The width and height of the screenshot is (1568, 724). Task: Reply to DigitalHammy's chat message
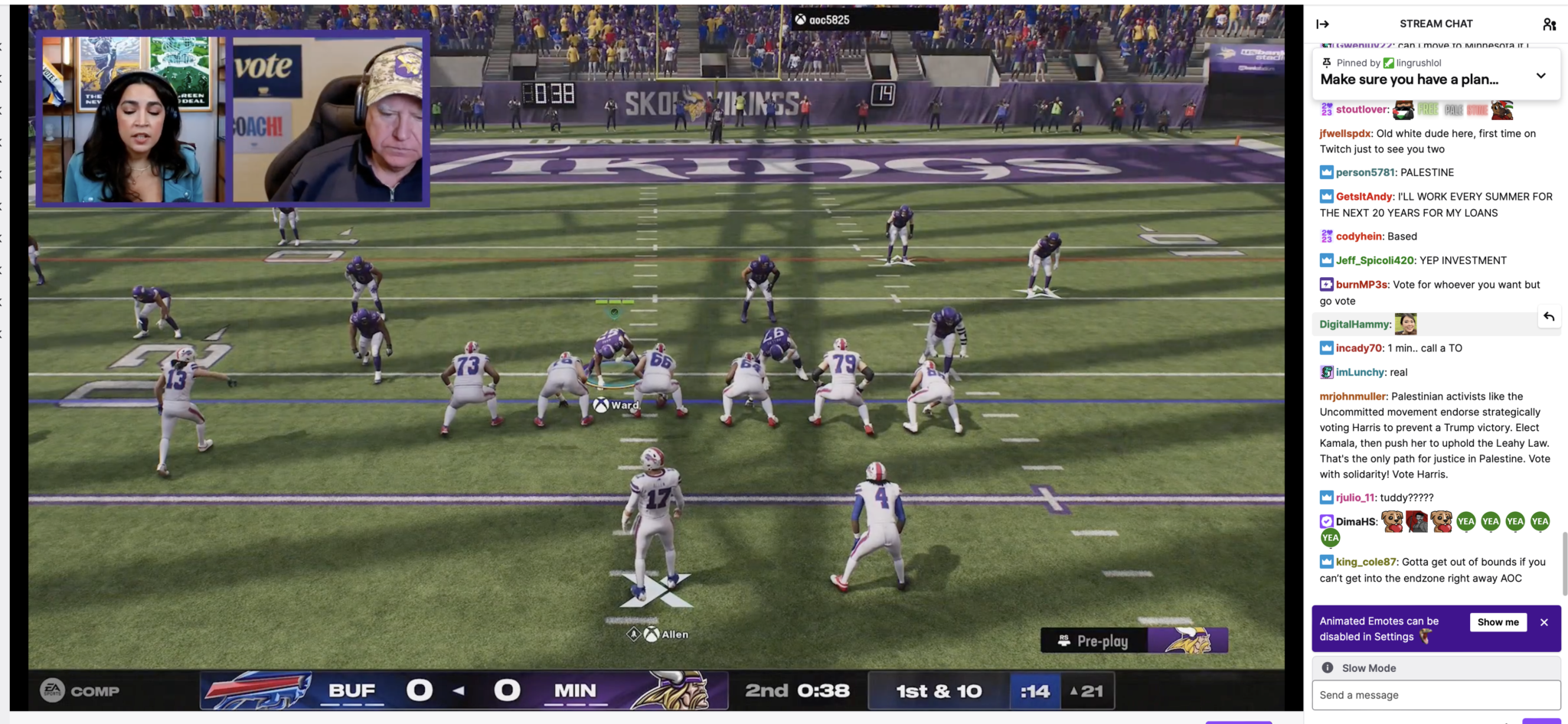(1550, 316)
